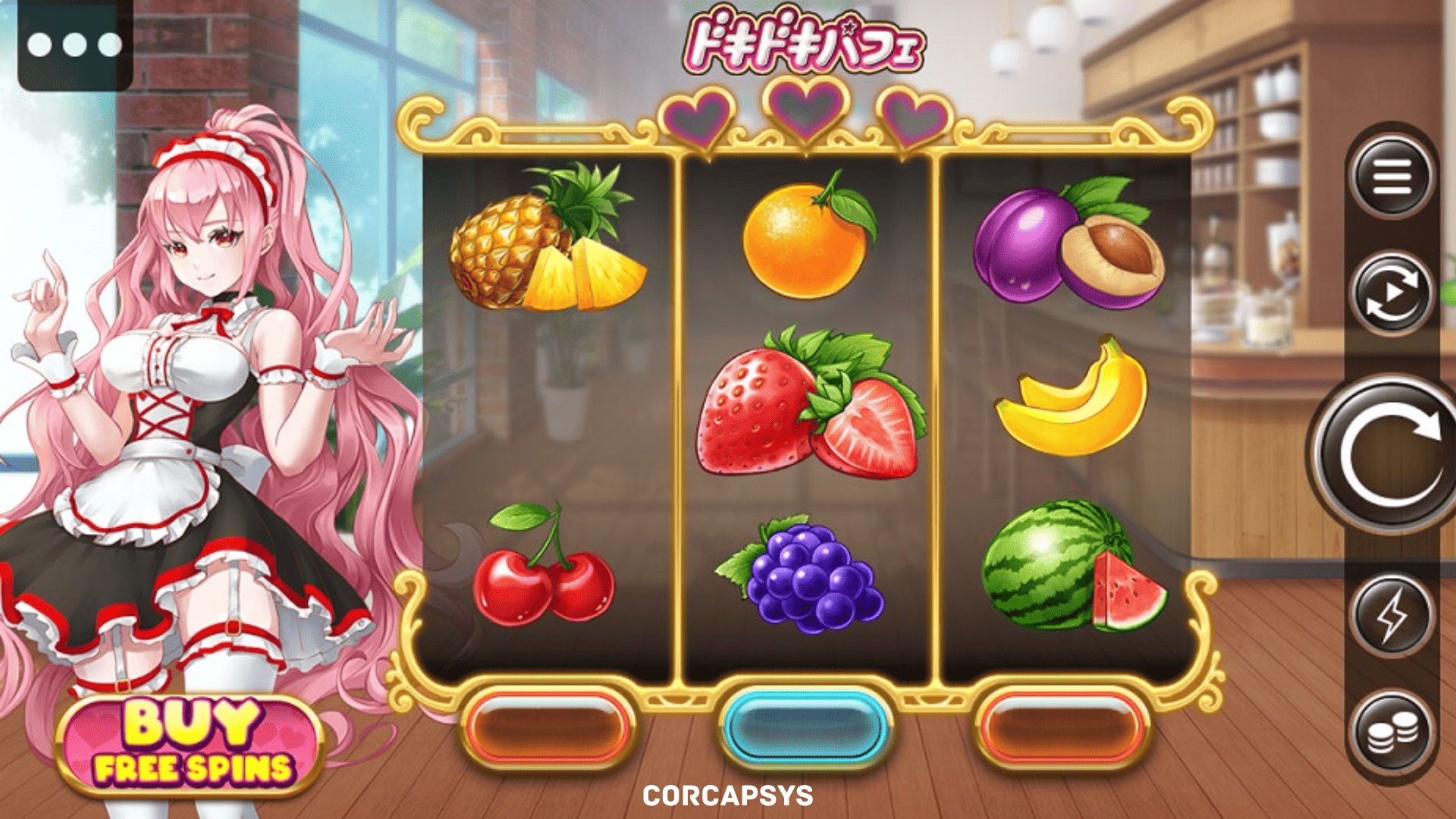Click the Buy Free Spins button
Screen dimensions: 1456x819
(190, 745)
